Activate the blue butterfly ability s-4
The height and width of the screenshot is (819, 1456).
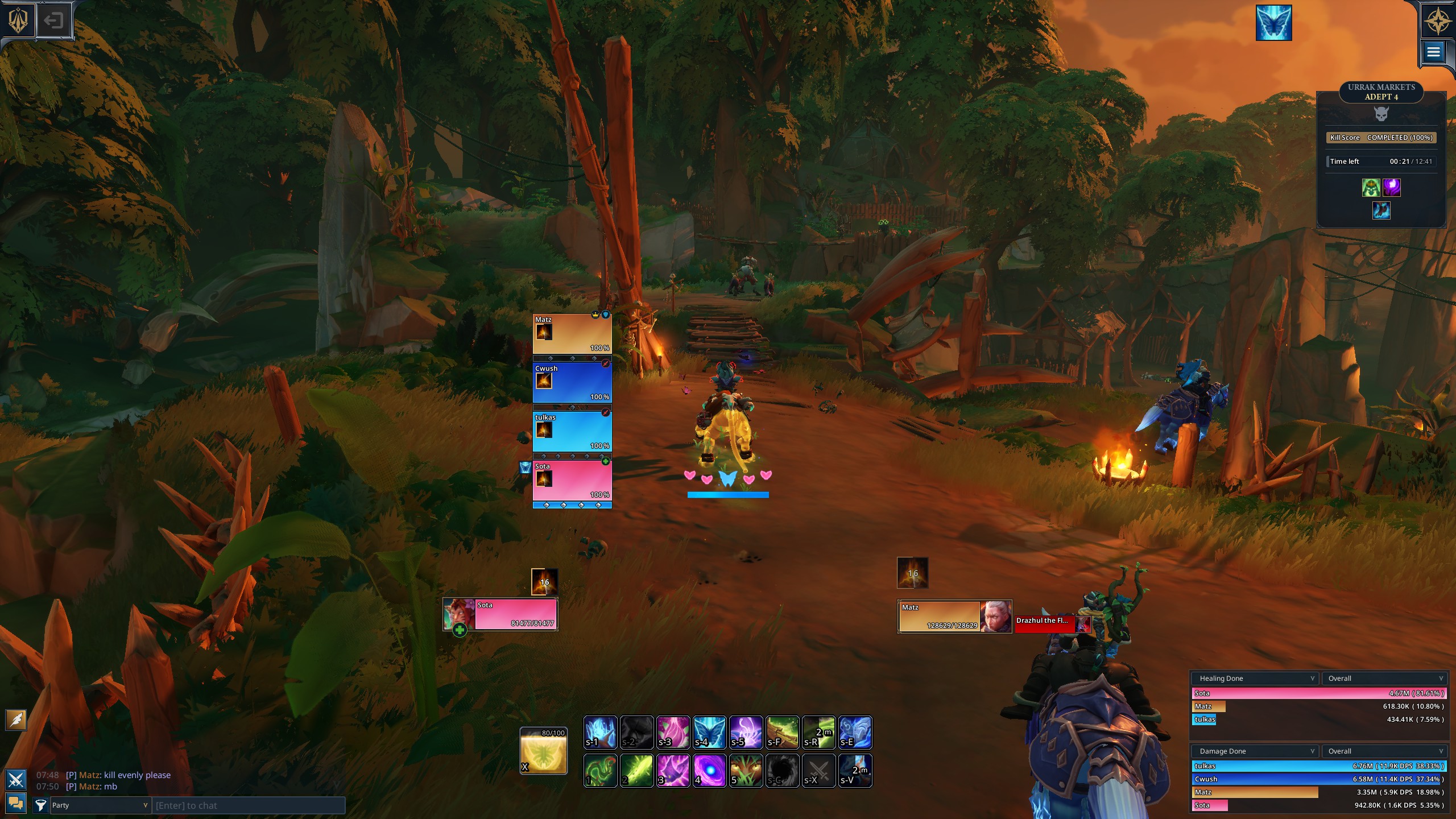[x=709, y=733]
